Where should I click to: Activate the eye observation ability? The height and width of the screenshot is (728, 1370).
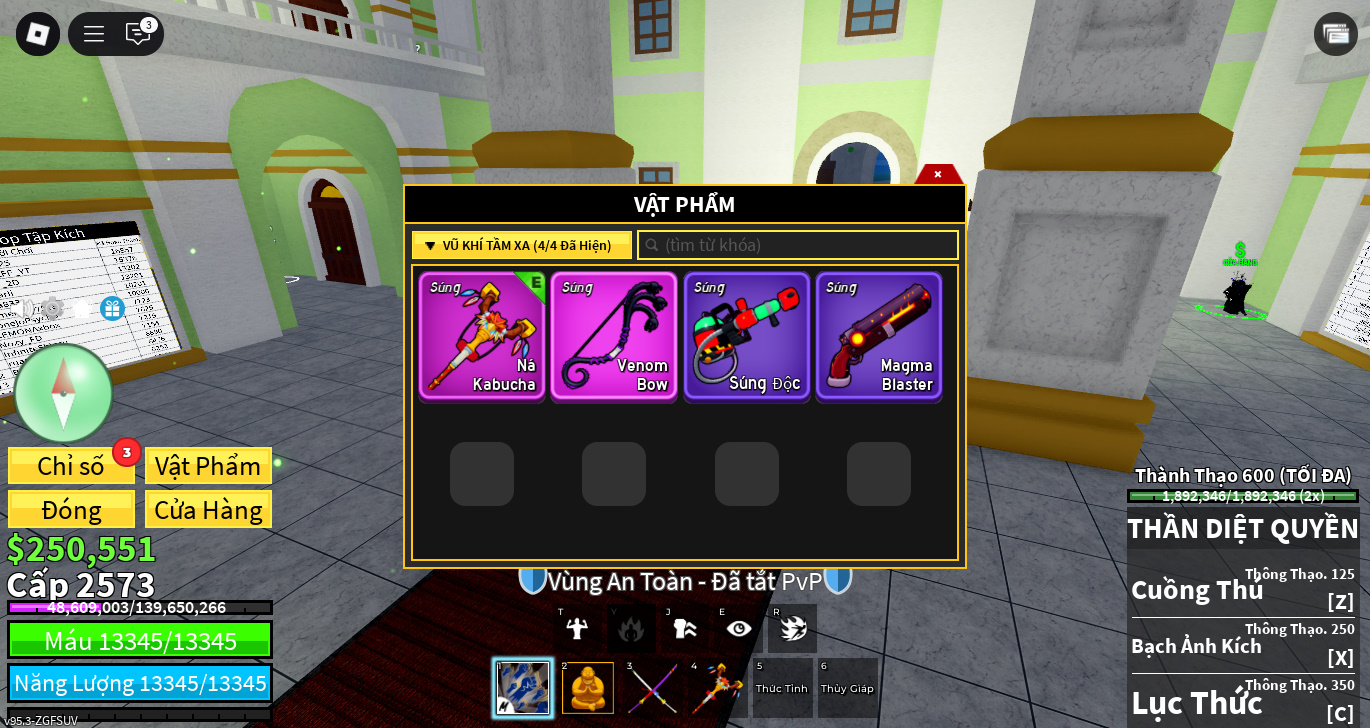[738, 628]
